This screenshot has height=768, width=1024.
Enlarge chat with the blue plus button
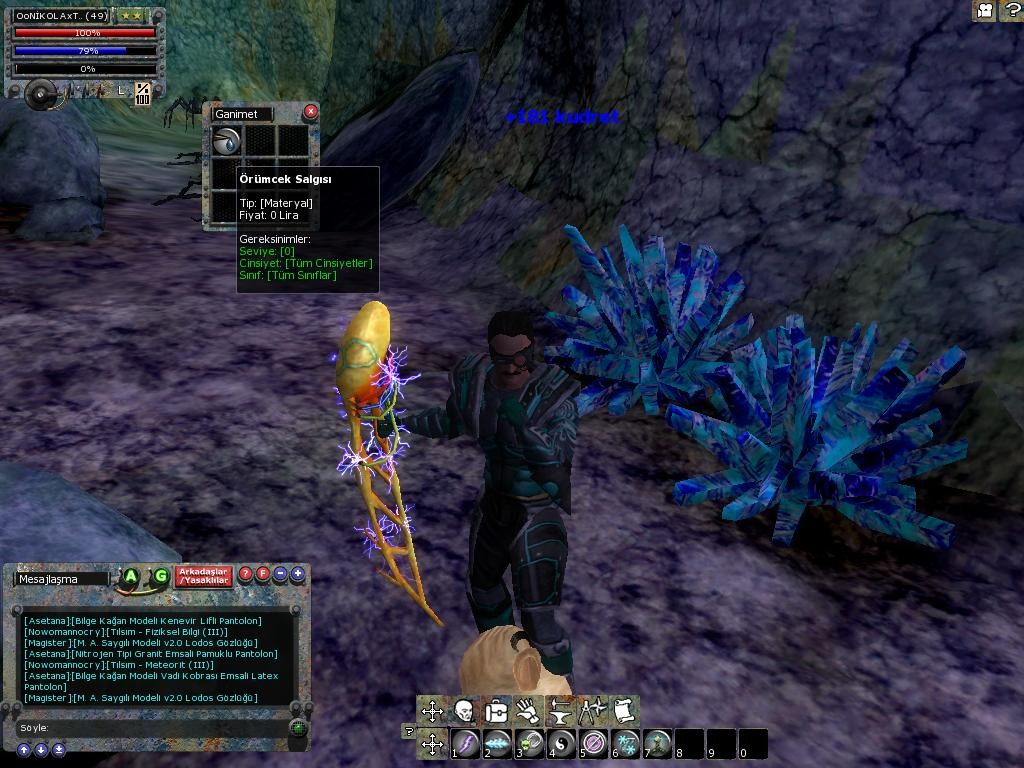pos(297,574)
